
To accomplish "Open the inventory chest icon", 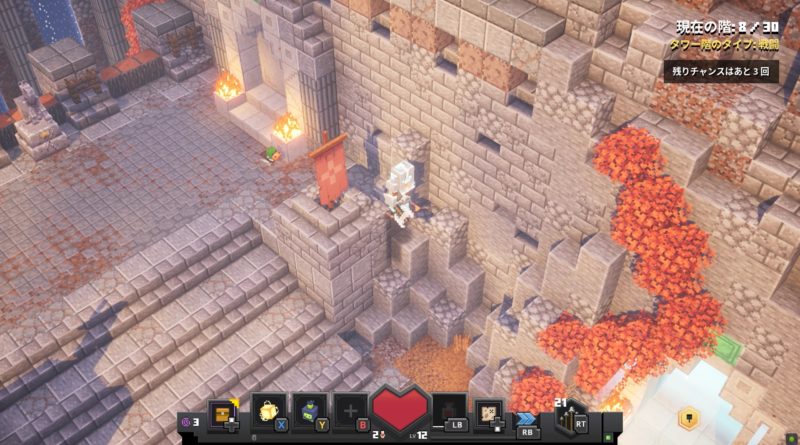I will (x=224, y=411).
